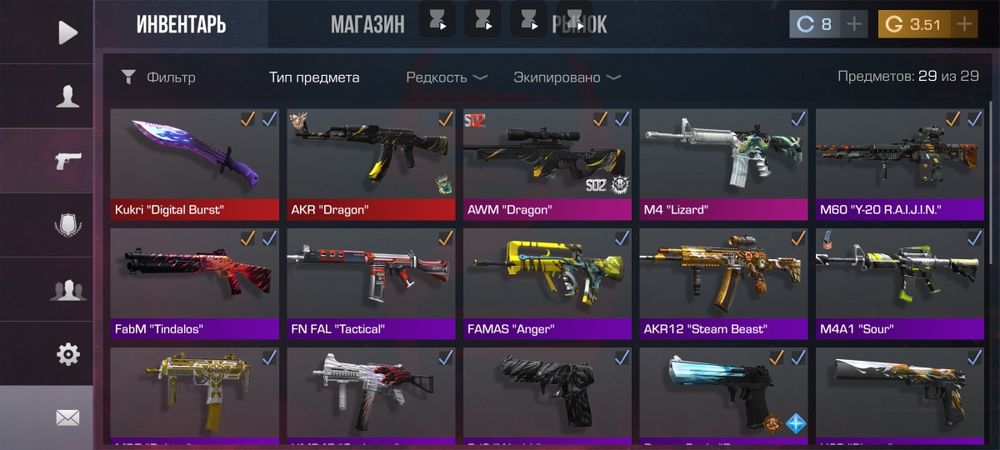Pick the AKR12 "Steam Beast" skin
Screen dimensions: 1000x450
pyautogui.click(x=723, y=283)
